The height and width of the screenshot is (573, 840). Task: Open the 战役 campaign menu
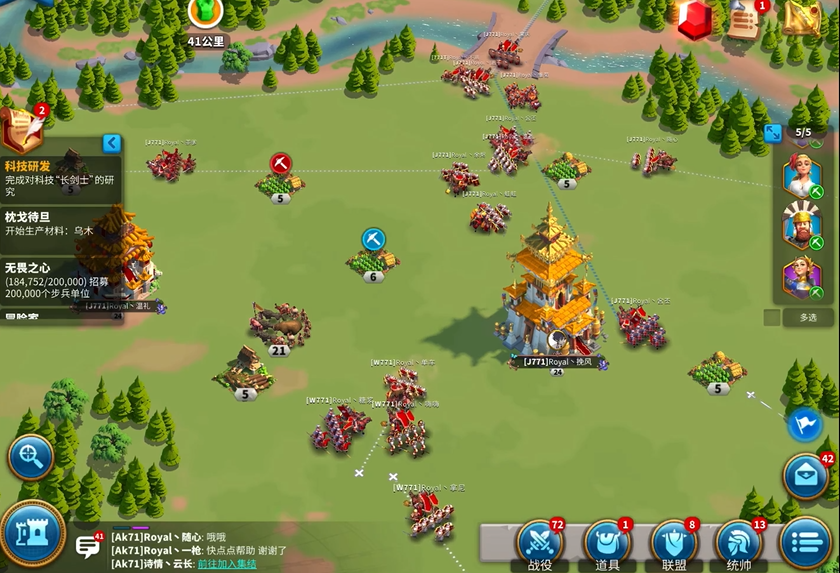click(x=540, y=543)
